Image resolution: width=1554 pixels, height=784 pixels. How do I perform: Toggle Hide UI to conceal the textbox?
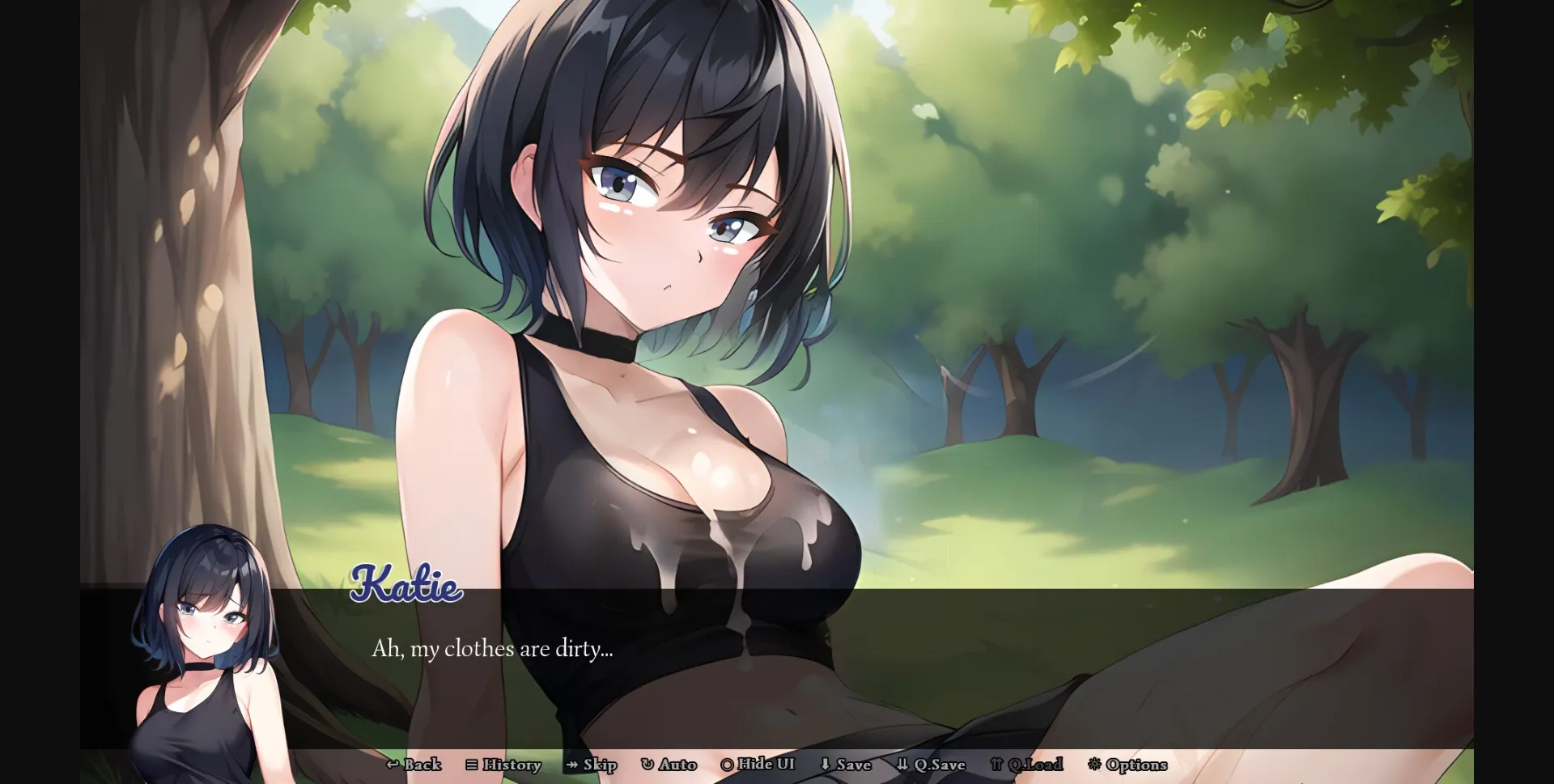pyautogui.click(x=758, y=765)
